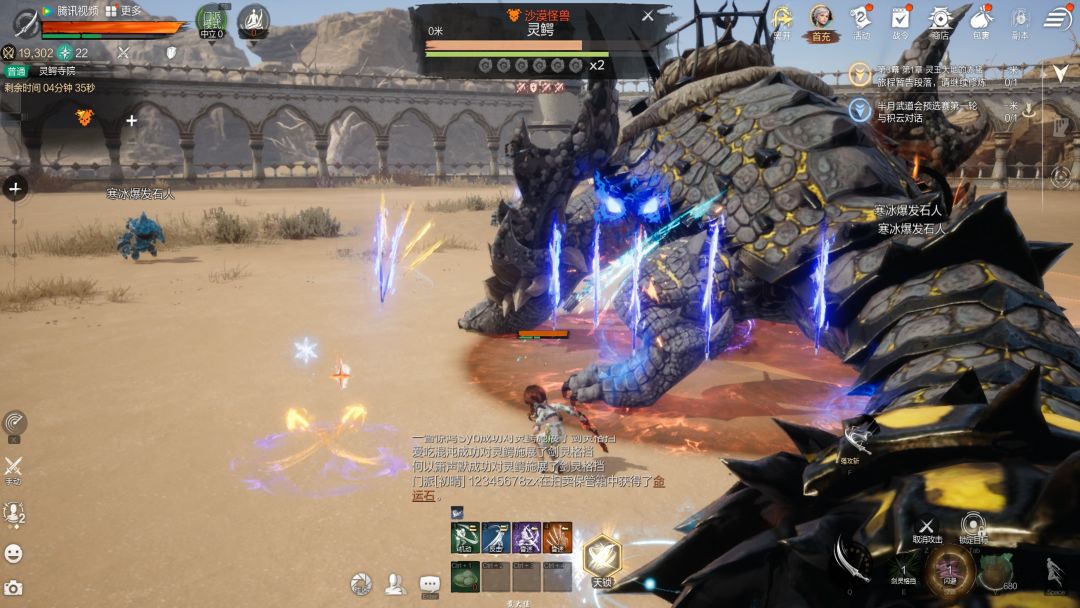Open the 副本 dungeon menu
1080x608 pixels.
pyautogui.click(x=1020, y=18)
